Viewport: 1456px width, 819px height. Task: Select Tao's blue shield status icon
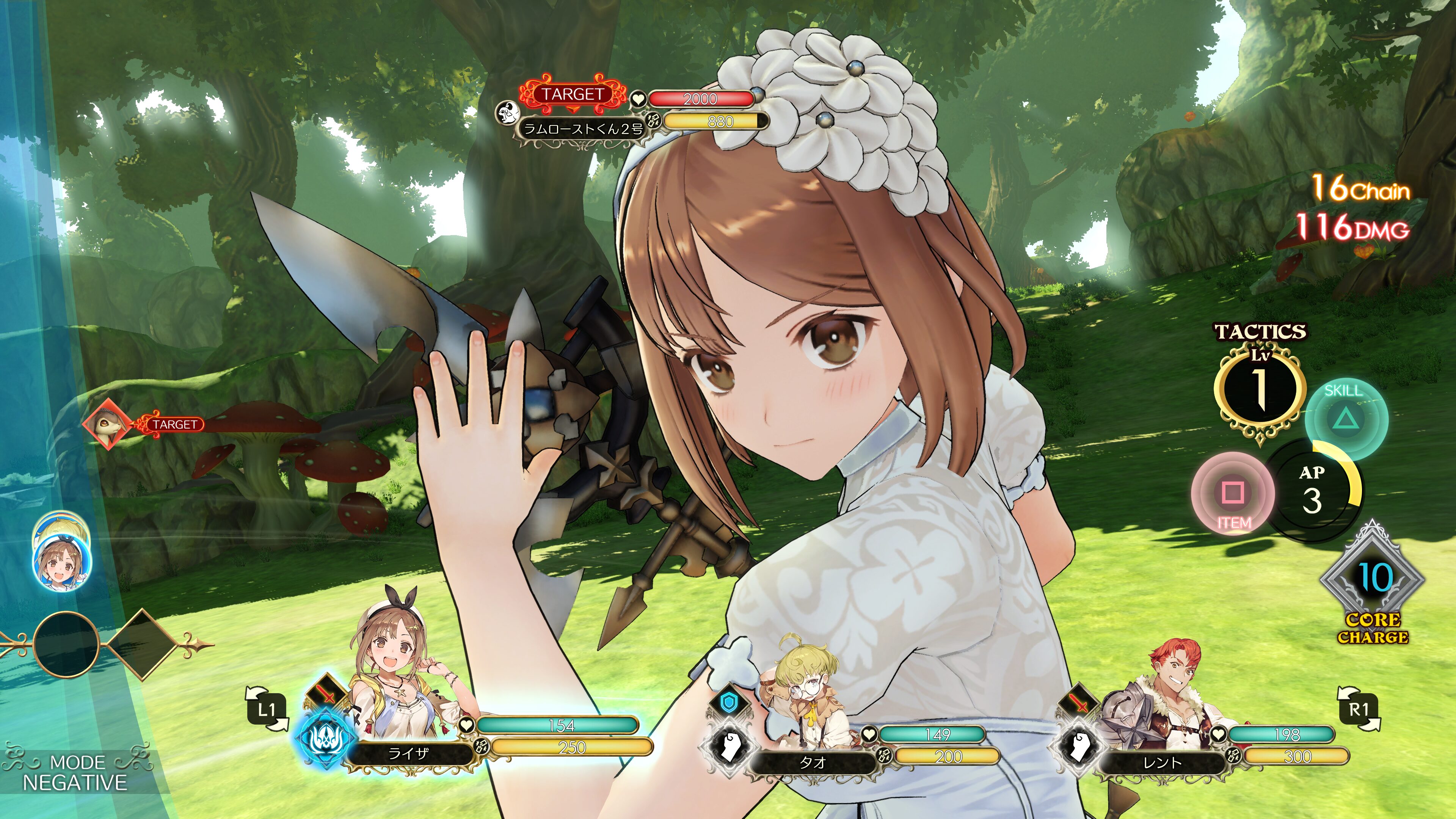click(x=730, y=703)
